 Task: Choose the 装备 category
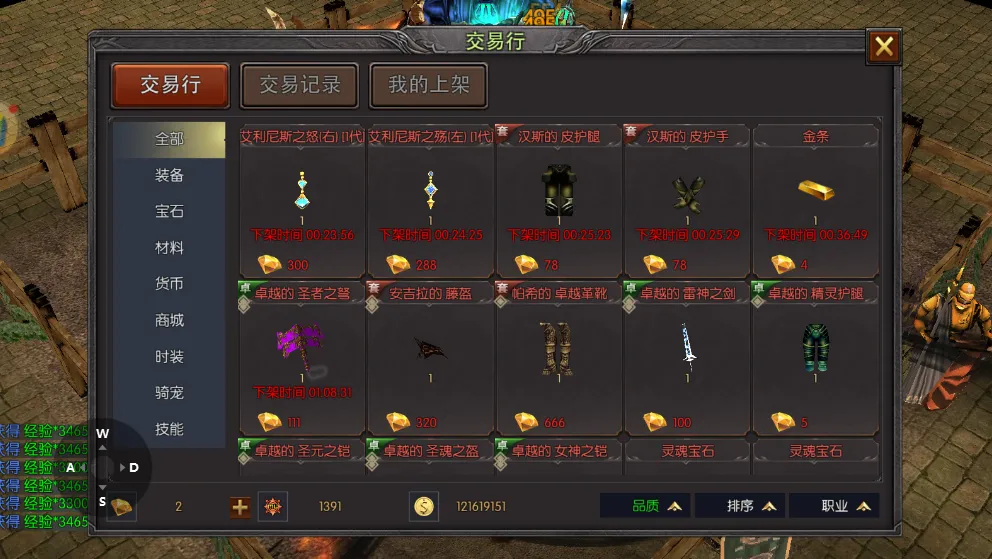coord(169,176)
